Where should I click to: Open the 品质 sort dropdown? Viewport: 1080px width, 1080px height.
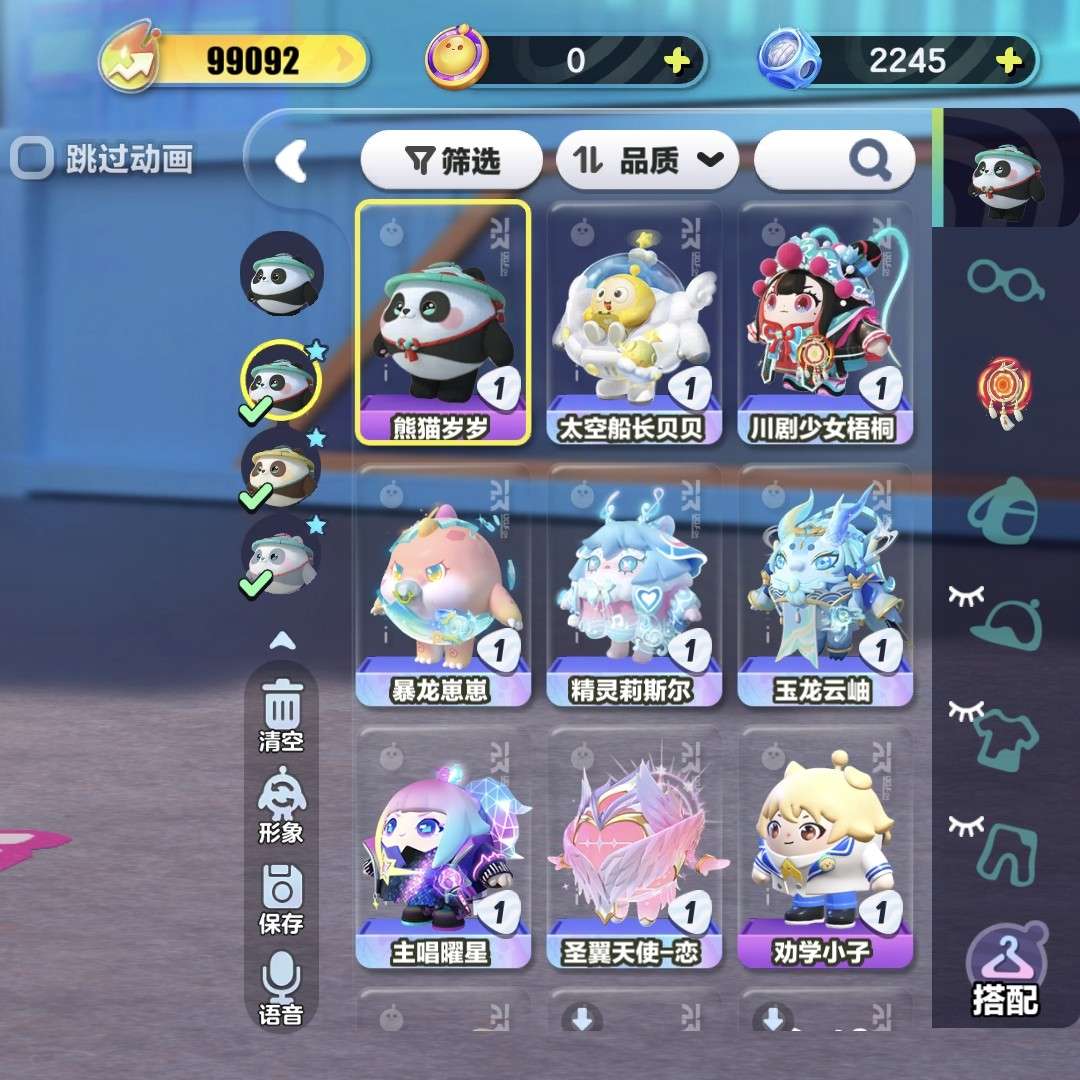(x=647, y=160)
